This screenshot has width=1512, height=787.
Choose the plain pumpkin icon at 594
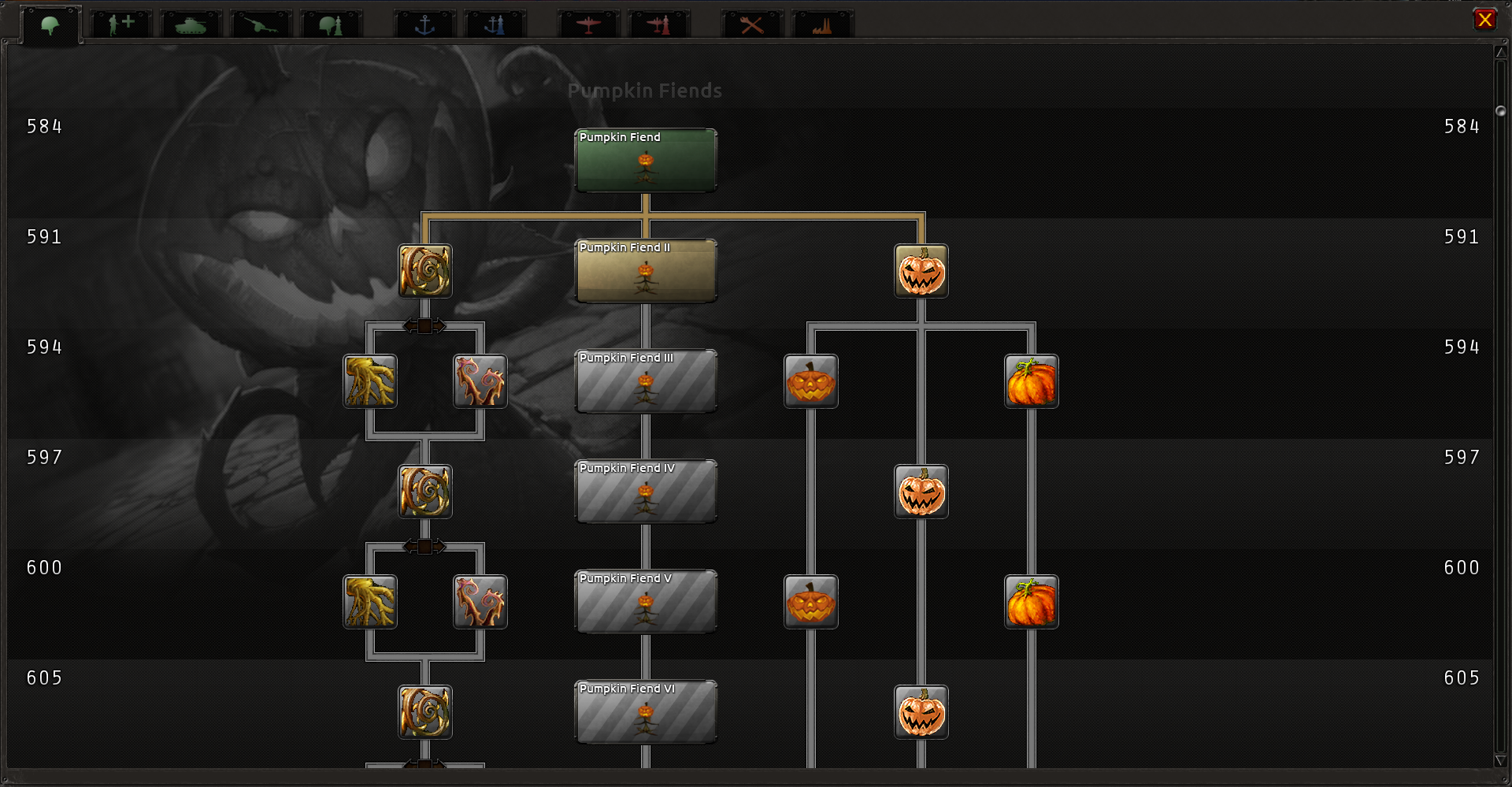click(x=1032, y=381)
